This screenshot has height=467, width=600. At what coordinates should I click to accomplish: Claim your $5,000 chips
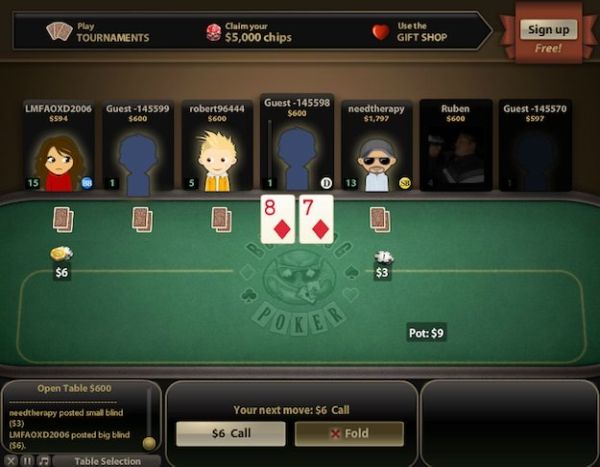(252, 32)
